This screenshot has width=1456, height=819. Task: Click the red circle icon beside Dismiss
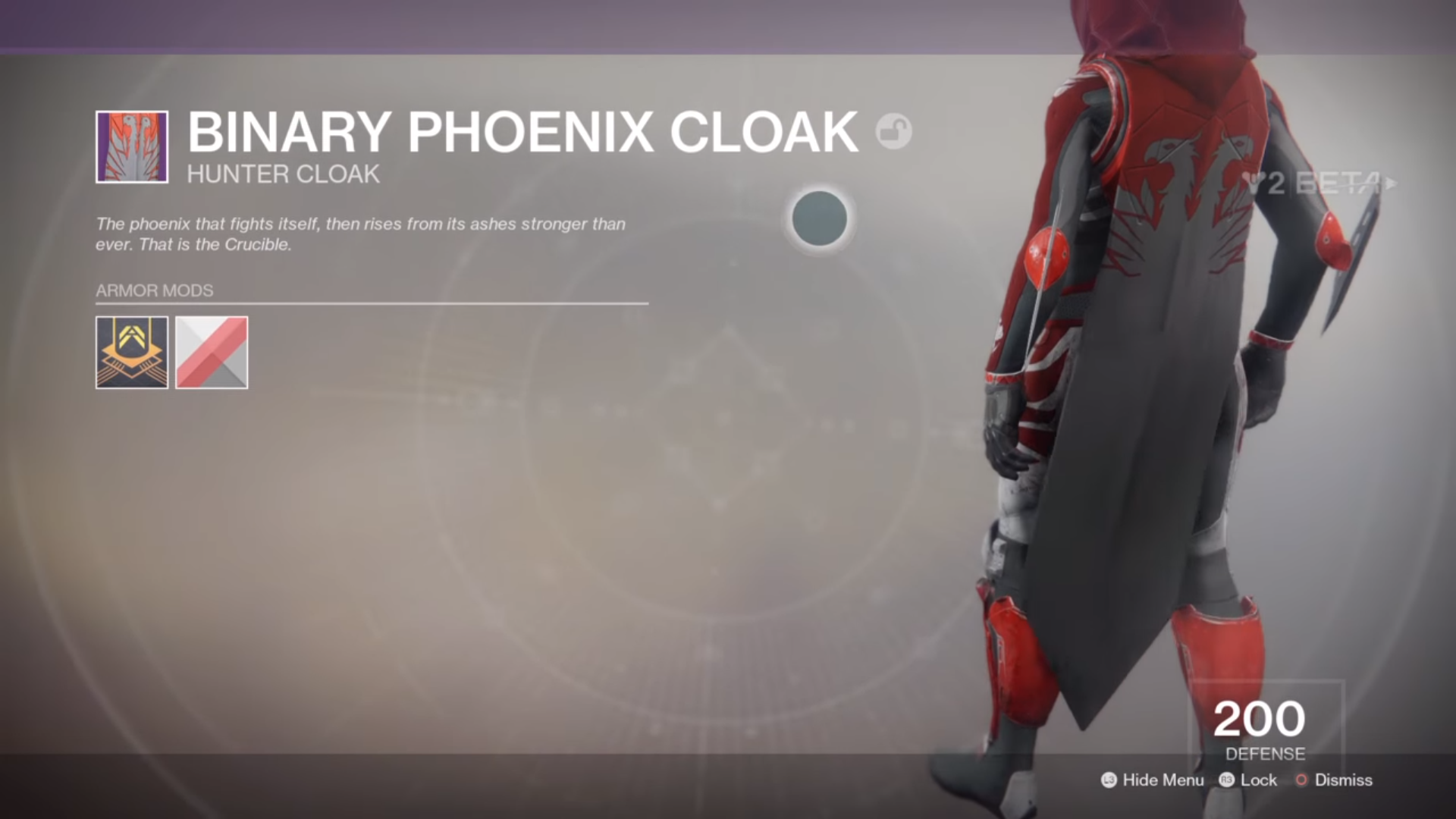click(1301, 780)
